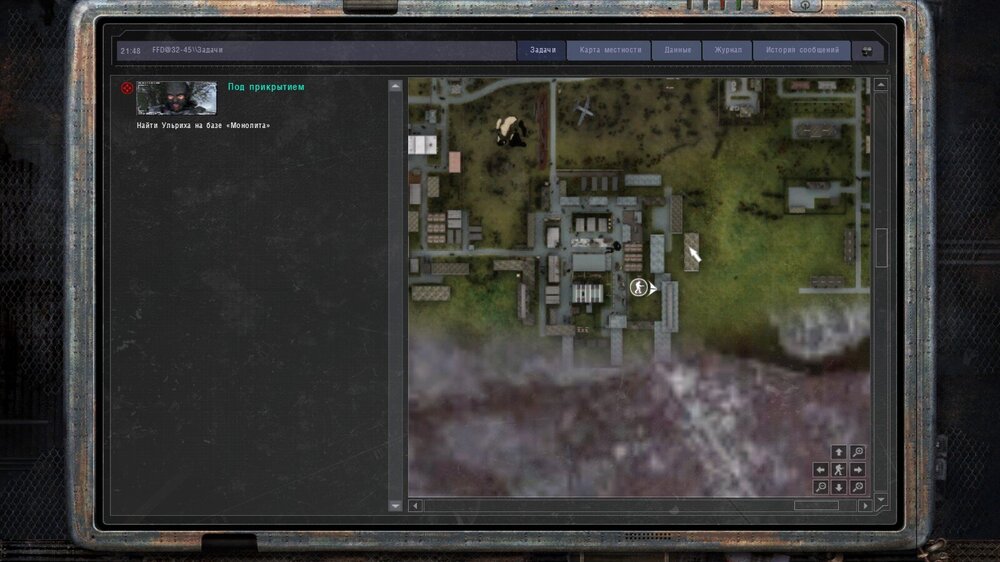Select the Данные tab
This screenshot has width=1000, height=562.
[677, 50]
